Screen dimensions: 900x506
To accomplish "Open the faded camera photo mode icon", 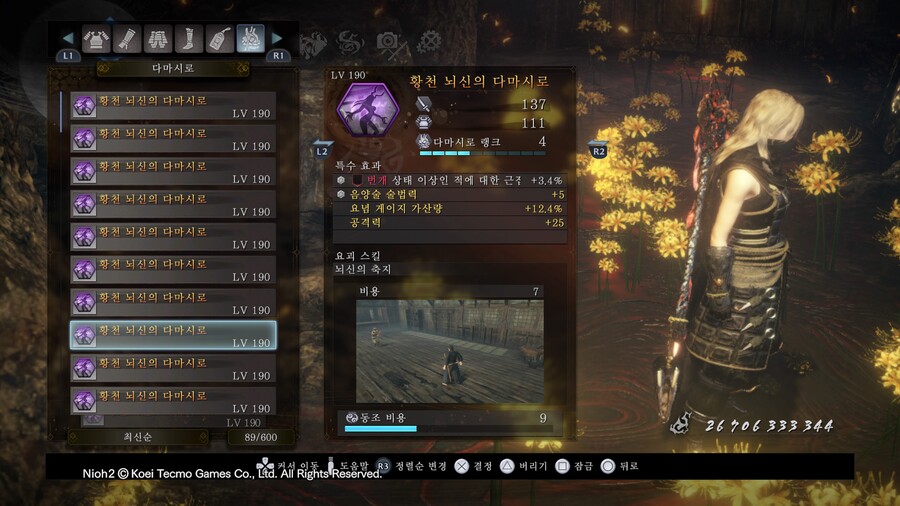I will coord(387,42).
